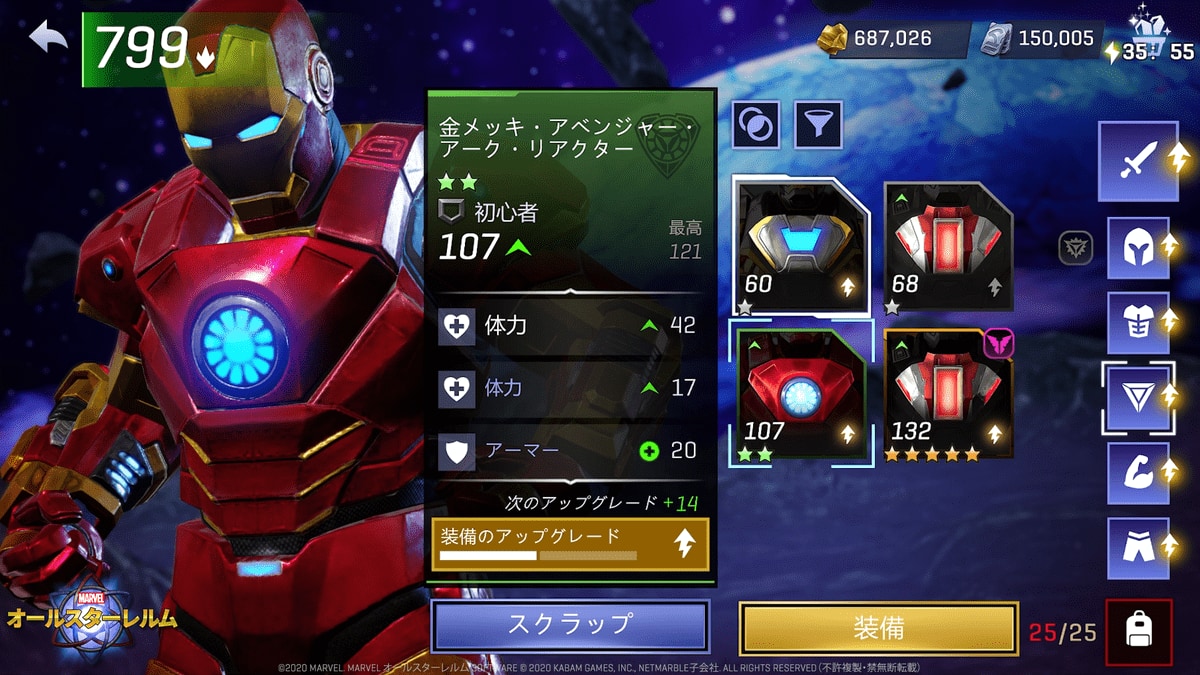The image size is (1200, 675).
Task: Pick the five-star level 132 item
Action: point(948,394)
